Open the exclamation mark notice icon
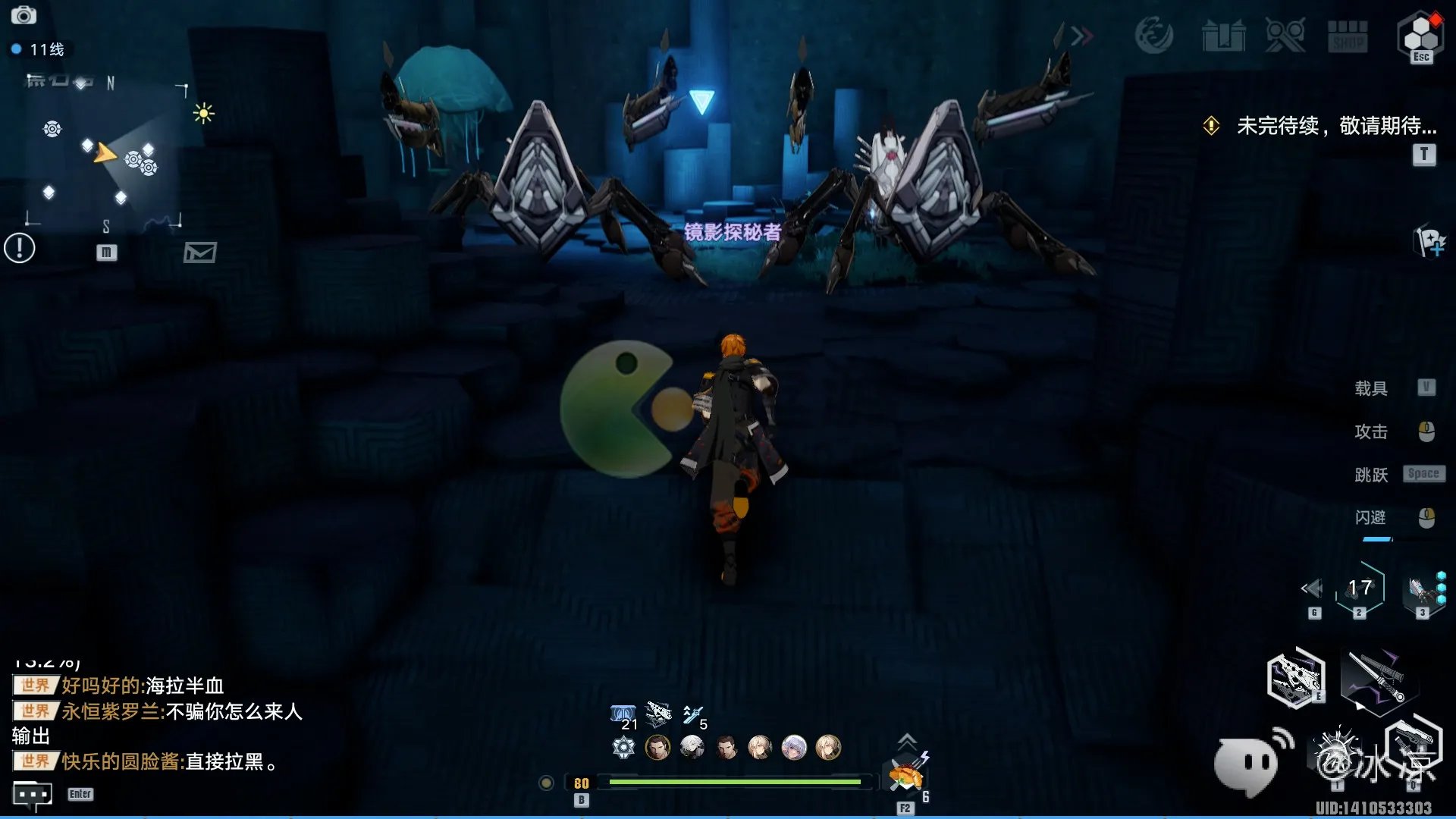This screenshot has width=1456, height=819. (20, 248)
